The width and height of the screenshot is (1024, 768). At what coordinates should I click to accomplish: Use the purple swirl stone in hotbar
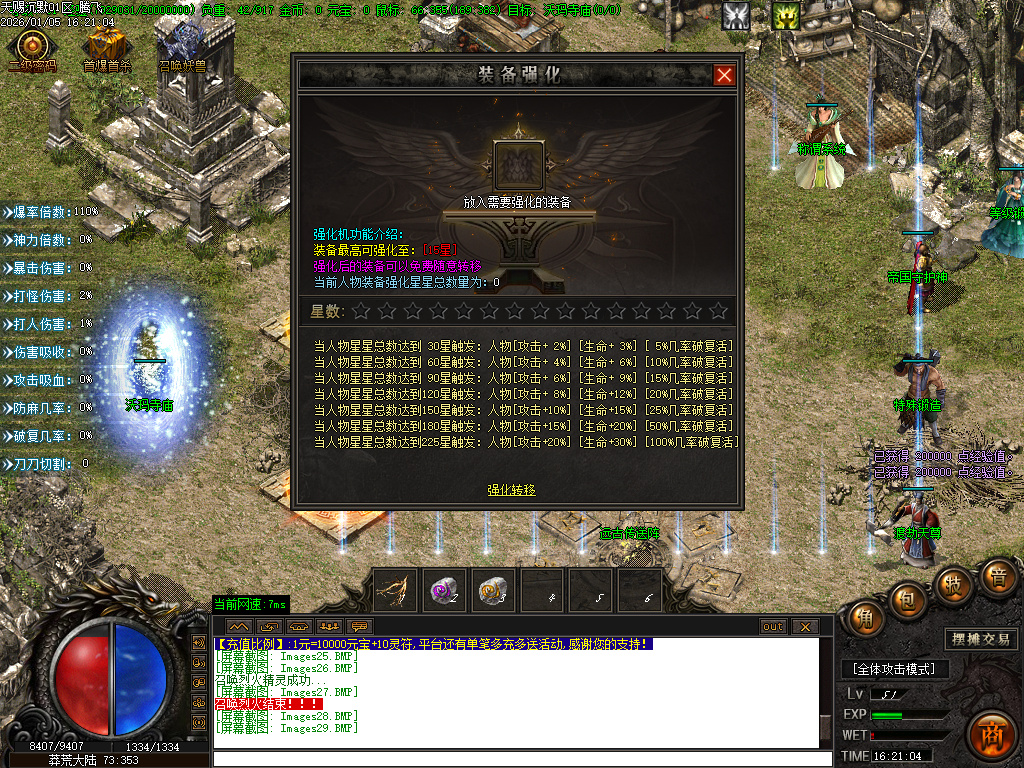pos(445,590)
